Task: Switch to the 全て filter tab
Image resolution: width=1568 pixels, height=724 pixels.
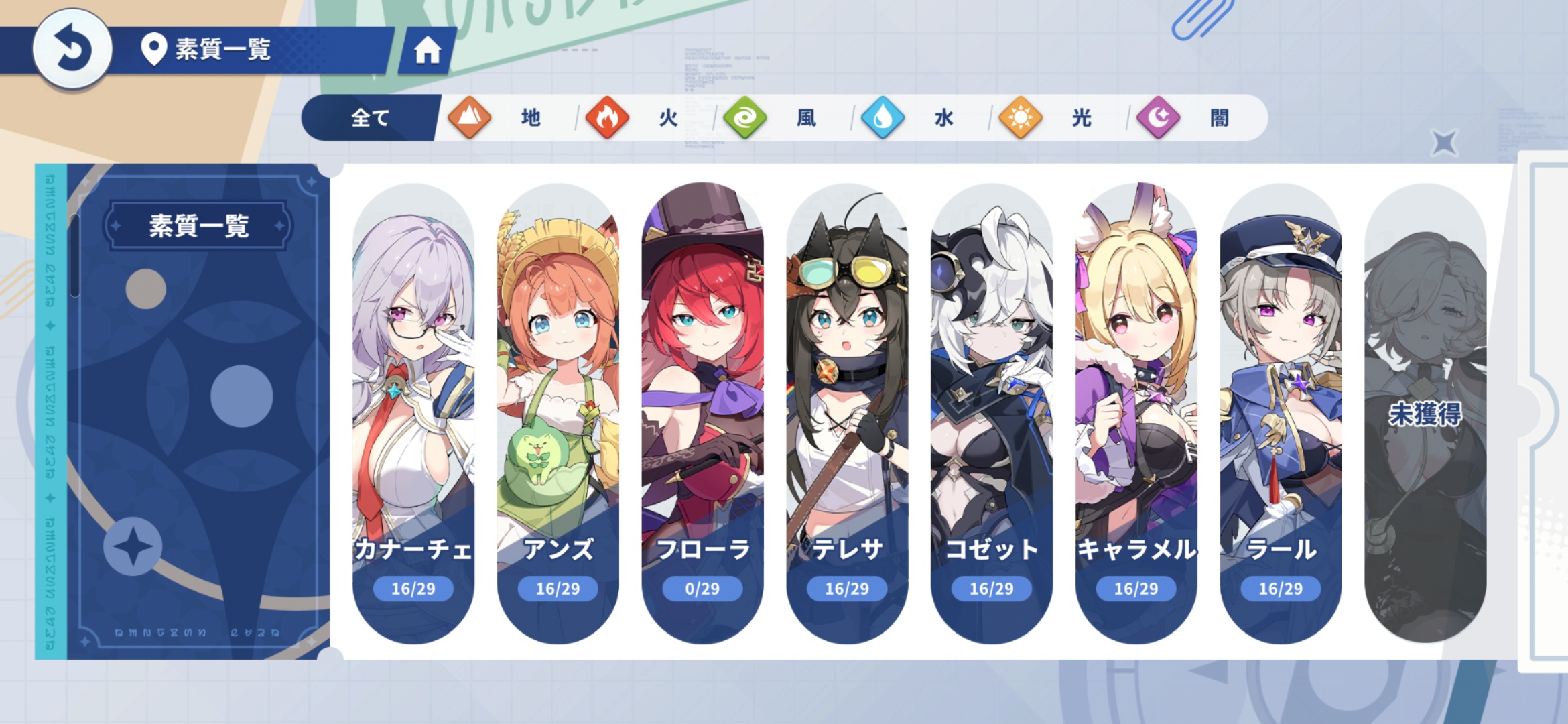Action: click(370, 118)
